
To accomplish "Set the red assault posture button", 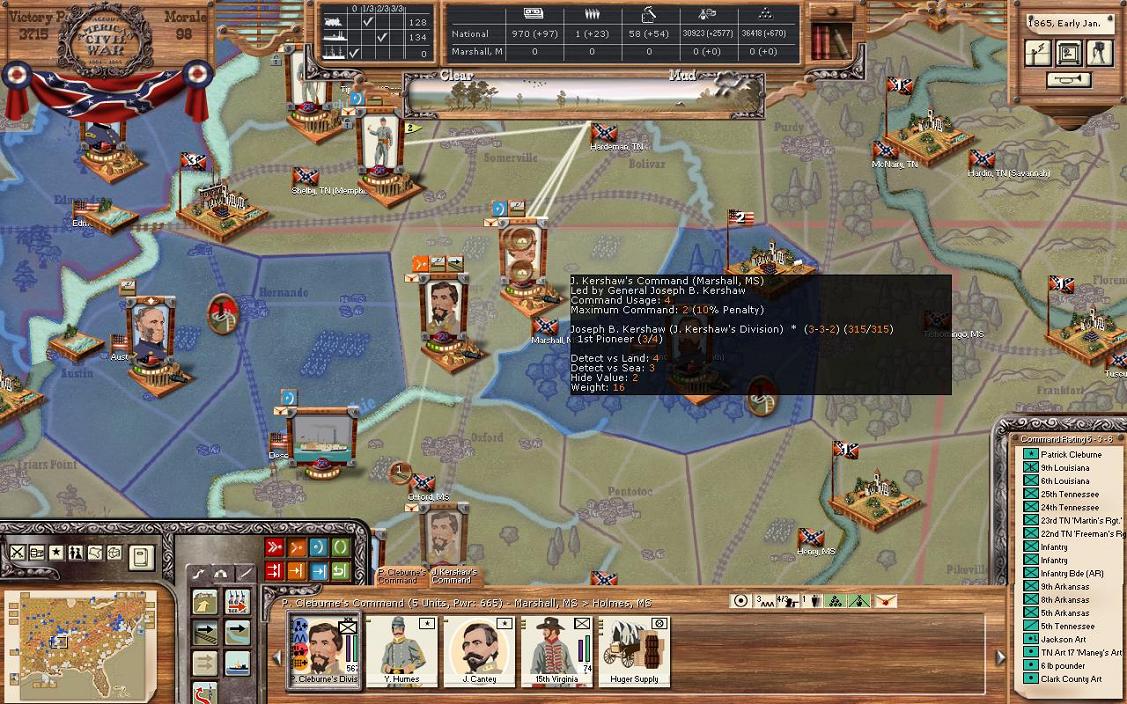I will coord(274,547).
